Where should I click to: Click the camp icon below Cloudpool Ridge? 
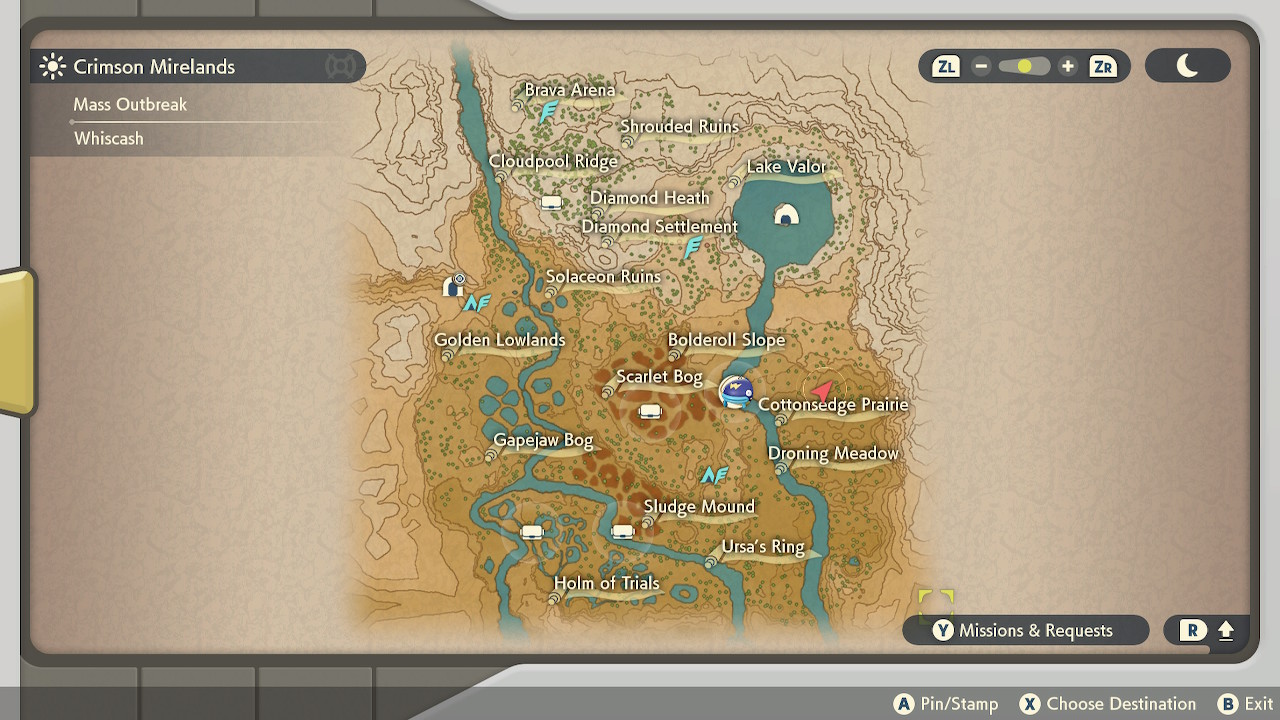[x=551, y=202]
